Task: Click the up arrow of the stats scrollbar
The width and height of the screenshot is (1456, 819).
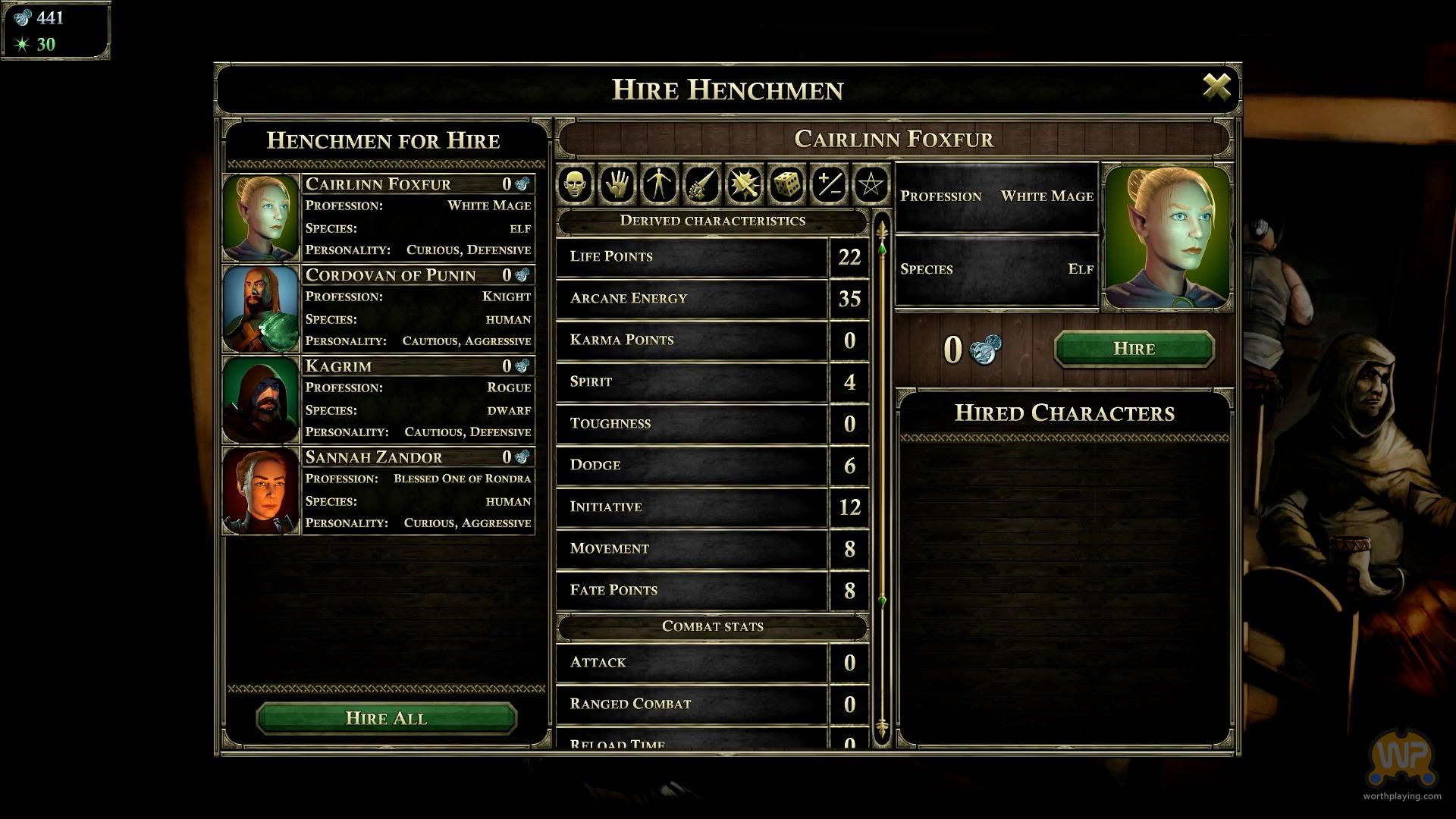Action: [x=881, y=227]
